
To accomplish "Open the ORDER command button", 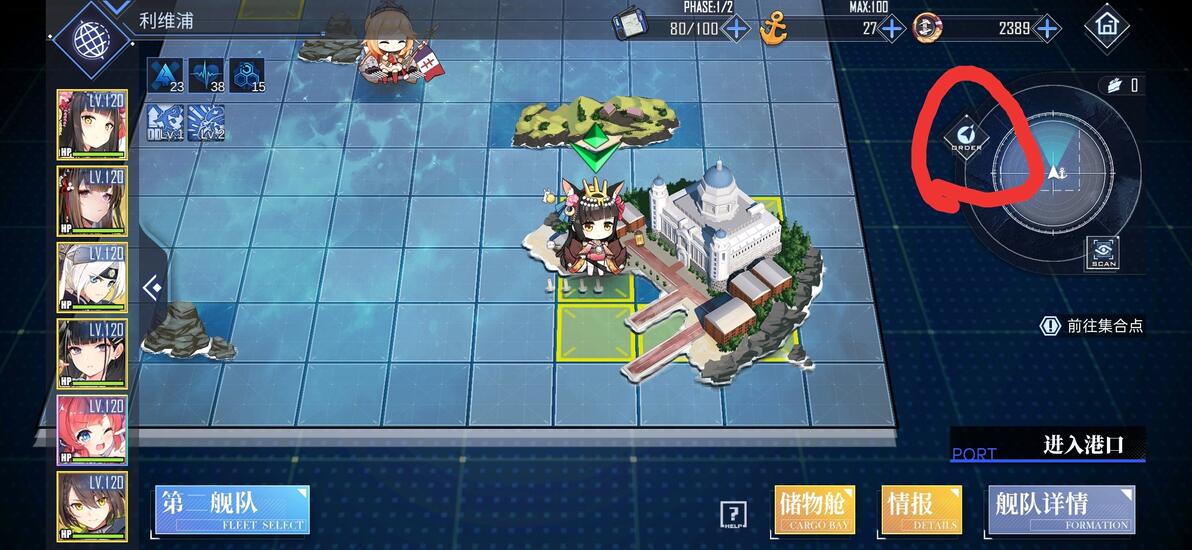I will 966,137.
